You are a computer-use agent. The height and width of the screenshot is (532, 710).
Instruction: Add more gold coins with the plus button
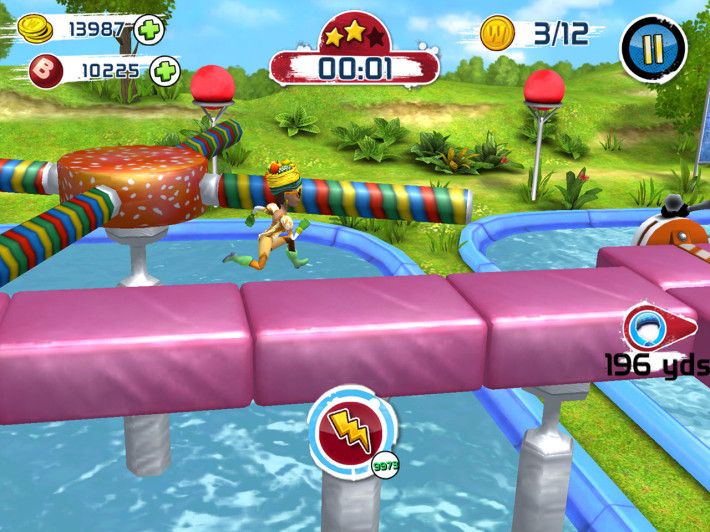click(x=149, y=30)
